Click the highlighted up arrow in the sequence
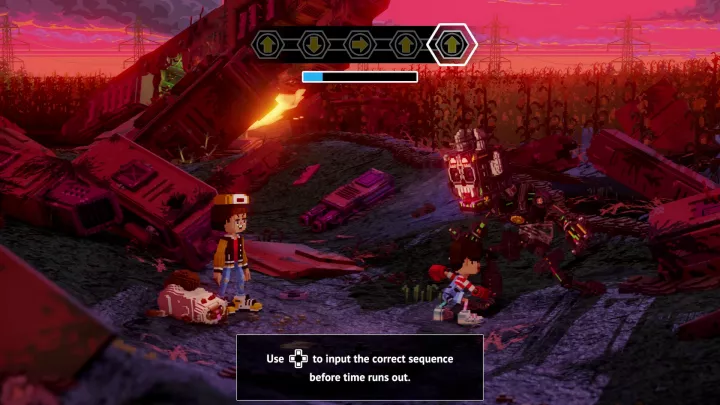720x405 pixels. (452, 44)
